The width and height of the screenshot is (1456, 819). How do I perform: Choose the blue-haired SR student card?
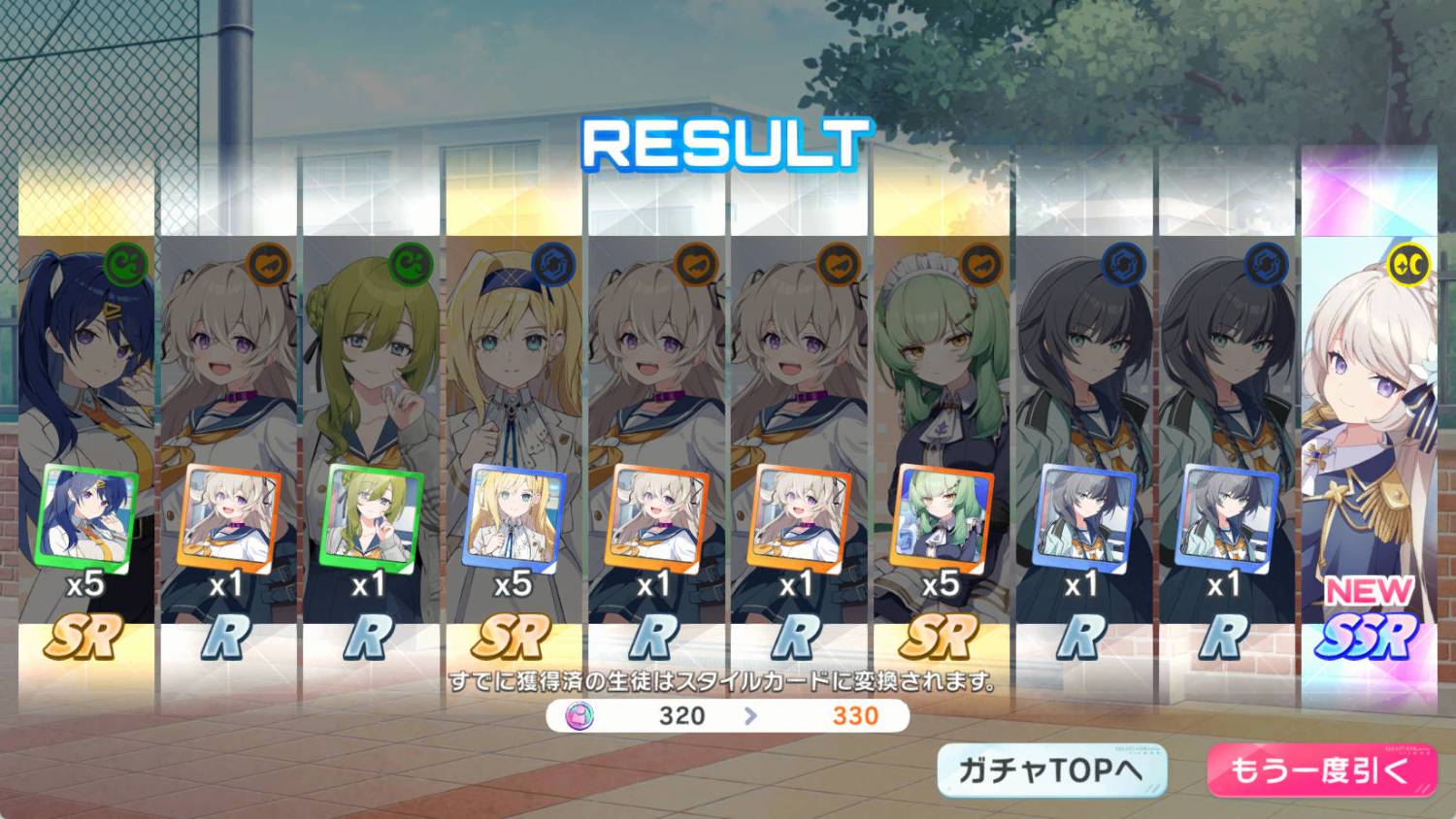86,427
